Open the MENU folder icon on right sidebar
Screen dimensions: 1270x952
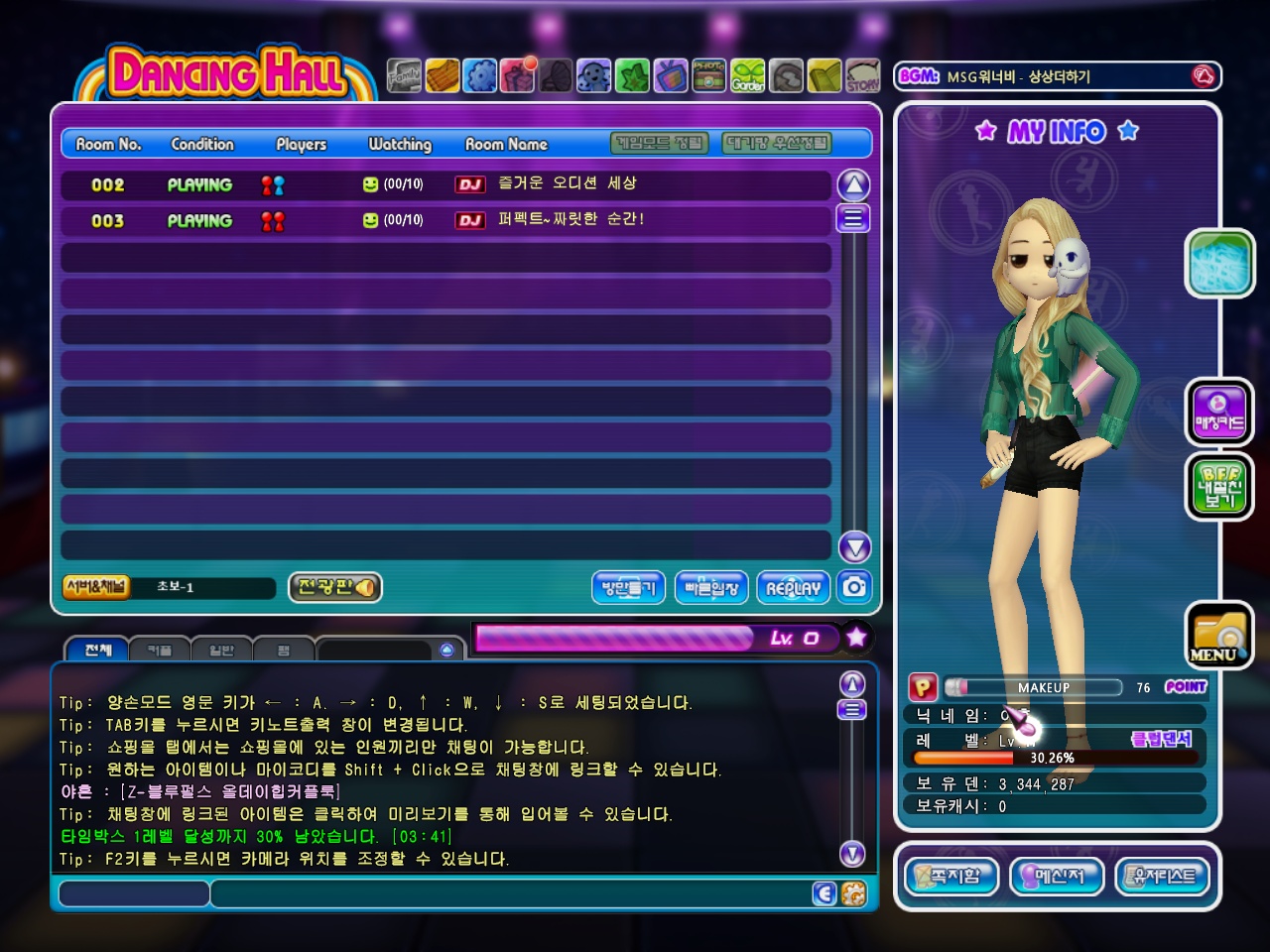(x=1219, y=636)
